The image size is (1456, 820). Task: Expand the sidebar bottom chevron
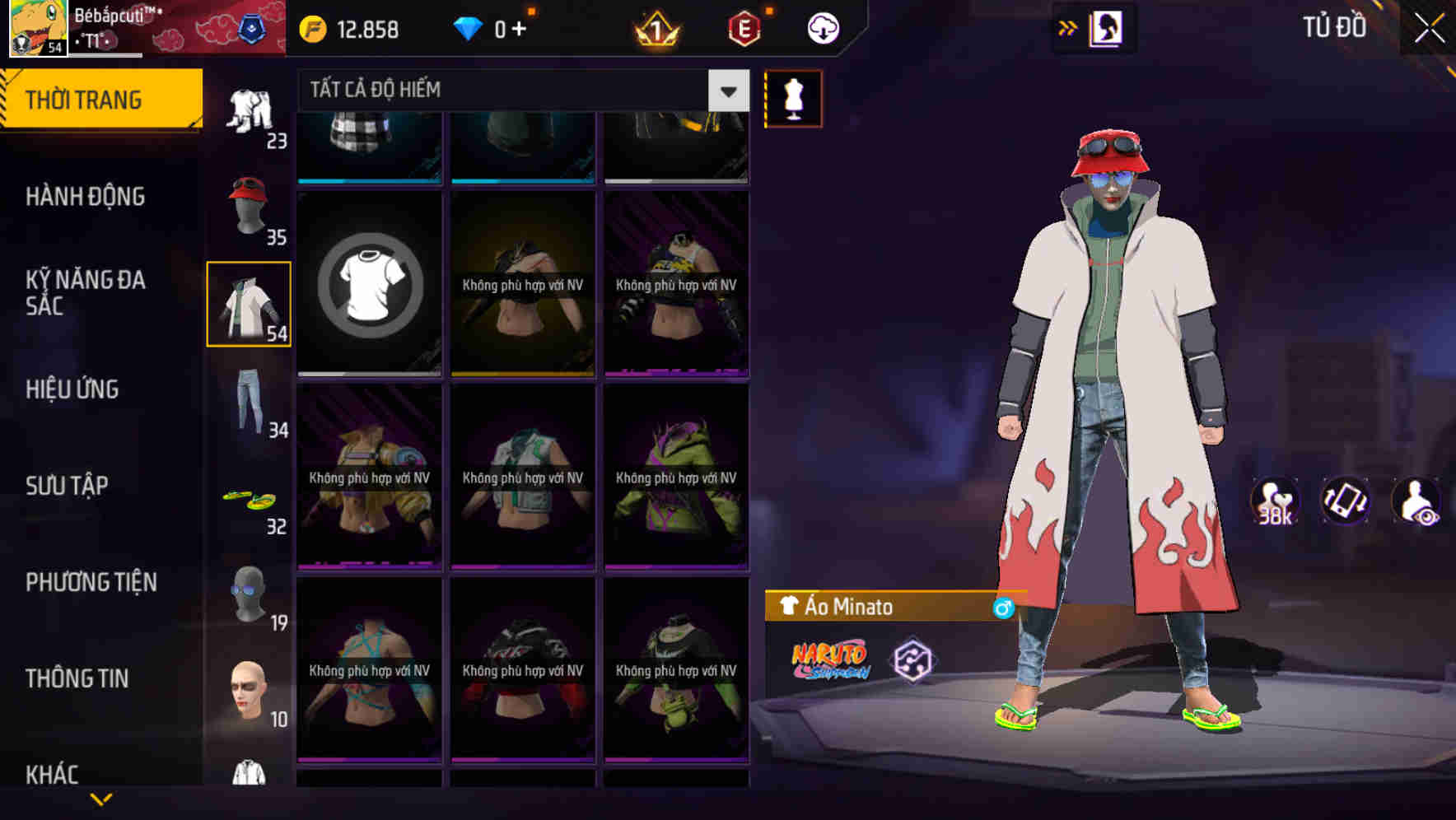pos(100,799)
